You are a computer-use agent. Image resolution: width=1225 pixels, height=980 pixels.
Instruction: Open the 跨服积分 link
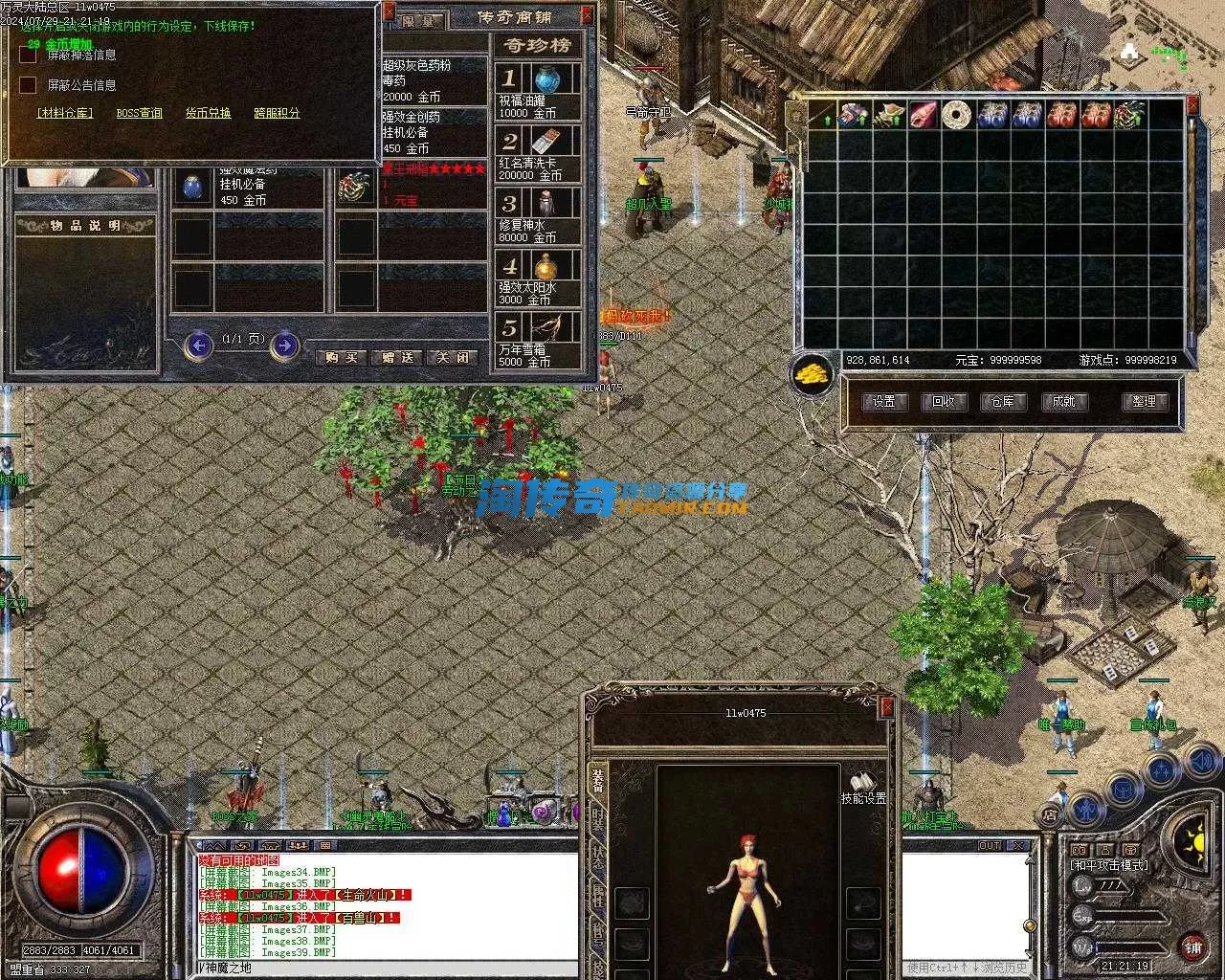pos(277,113)
